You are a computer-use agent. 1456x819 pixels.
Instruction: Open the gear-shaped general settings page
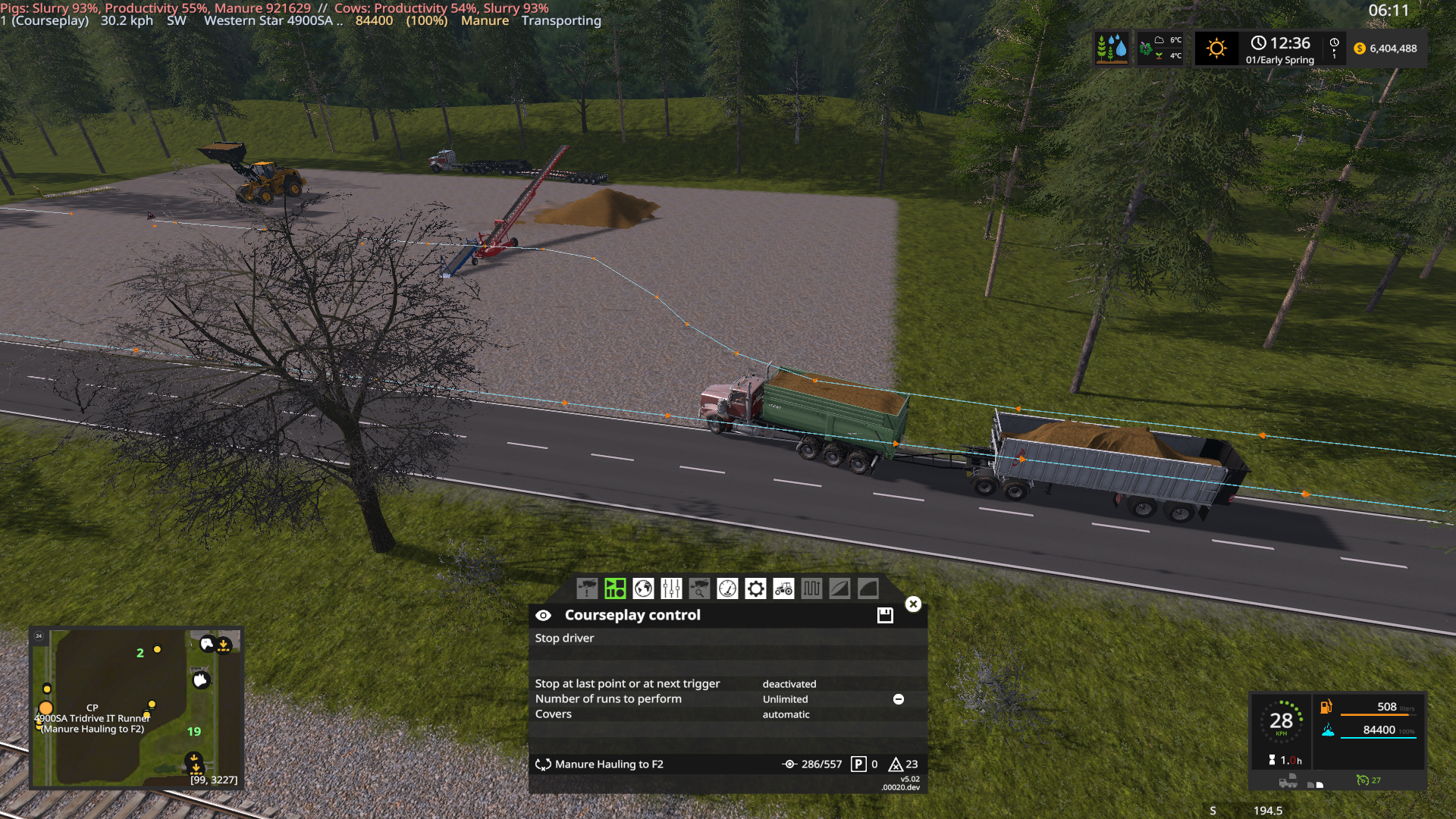(x=756, y=588)
